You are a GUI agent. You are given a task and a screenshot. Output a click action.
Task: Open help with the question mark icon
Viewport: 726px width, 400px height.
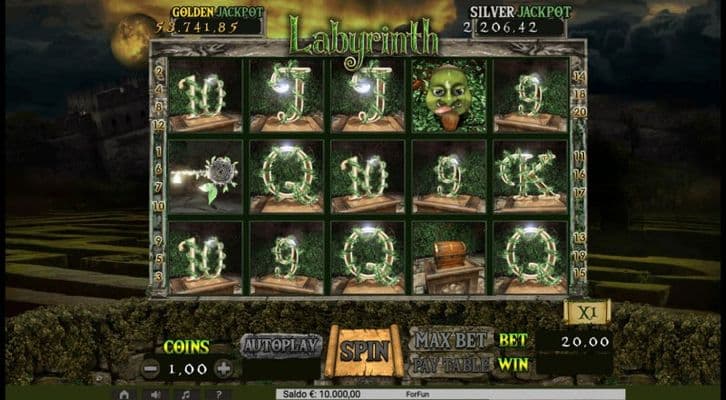point(217,394)
